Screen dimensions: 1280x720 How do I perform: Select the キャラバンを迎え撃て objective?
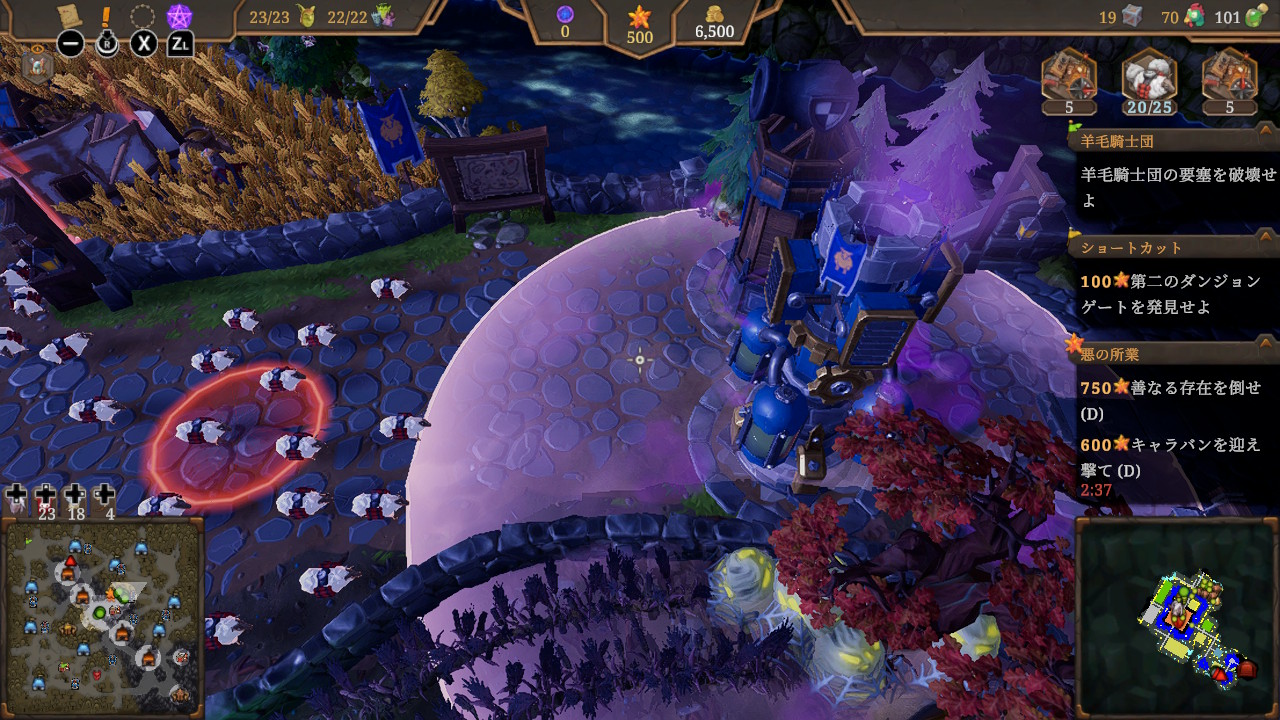[x=1170, y=456]
